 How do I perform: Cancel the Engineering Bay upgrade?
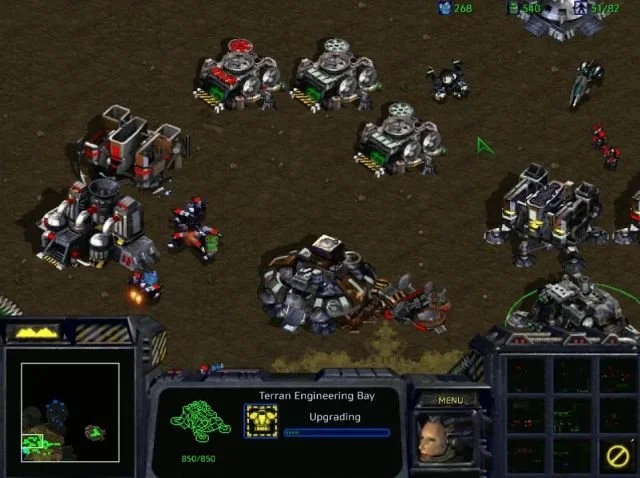(618, 456)
